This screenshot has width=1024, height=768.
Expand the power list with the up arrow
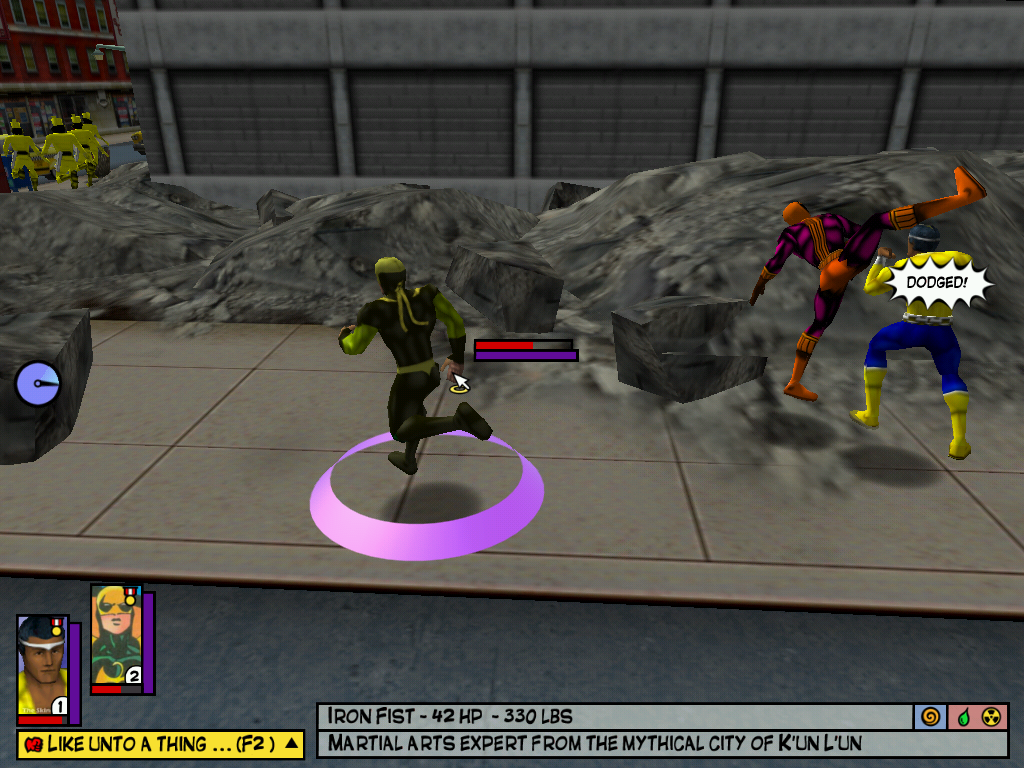pos(291,743)
